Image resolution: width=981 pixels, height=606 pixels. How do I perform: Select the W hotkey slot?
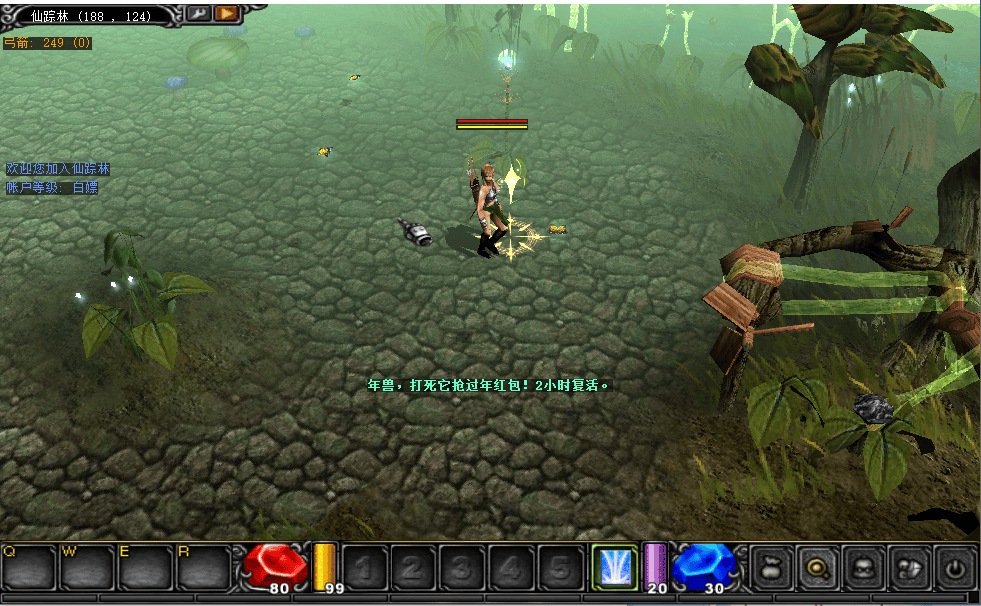[87, 567]
